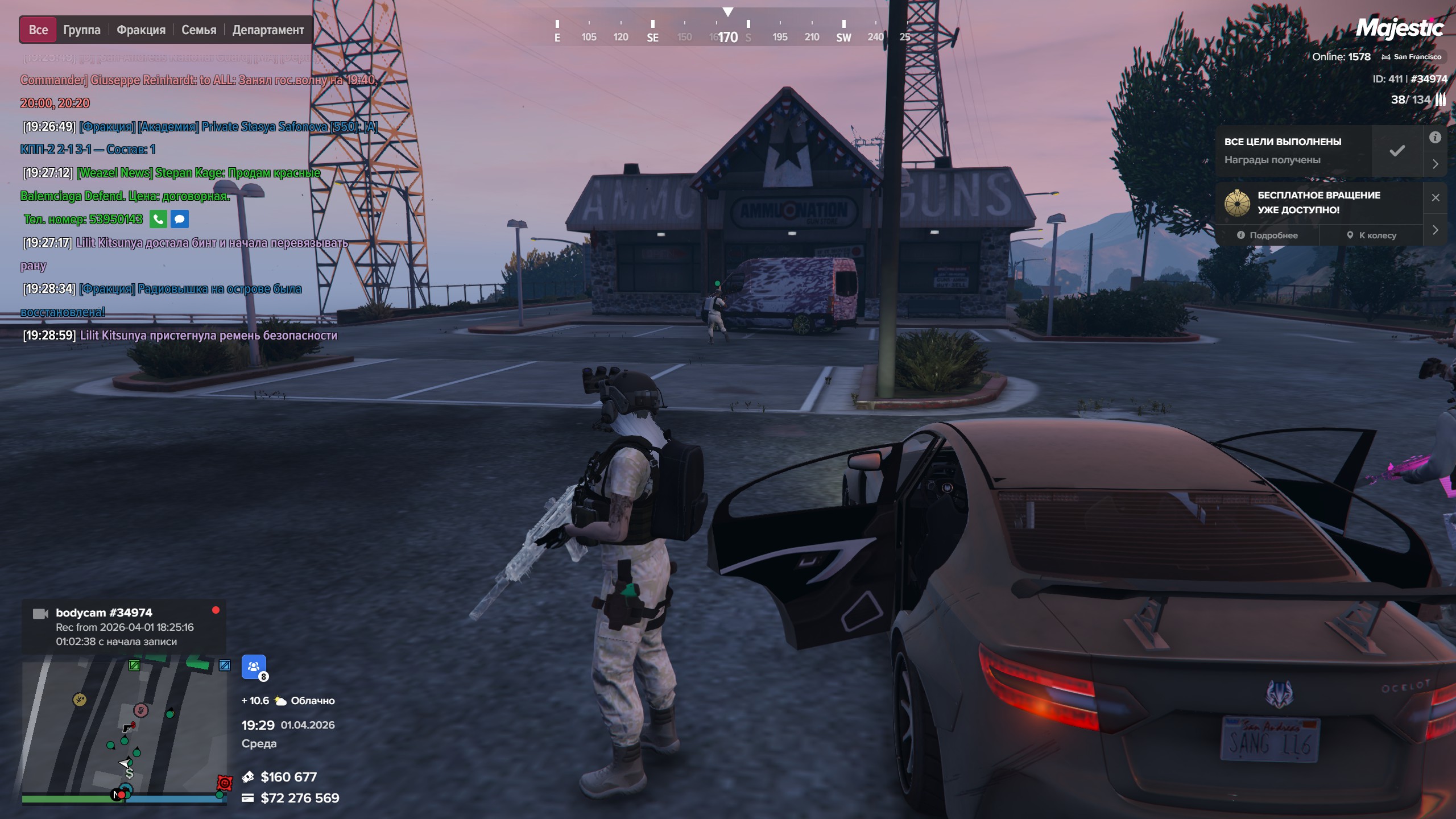Image resolution: width=1456 pixels, height=819 pixels.
Task: Call the advertiser with green phone icon
Action: tap(158, 219)
